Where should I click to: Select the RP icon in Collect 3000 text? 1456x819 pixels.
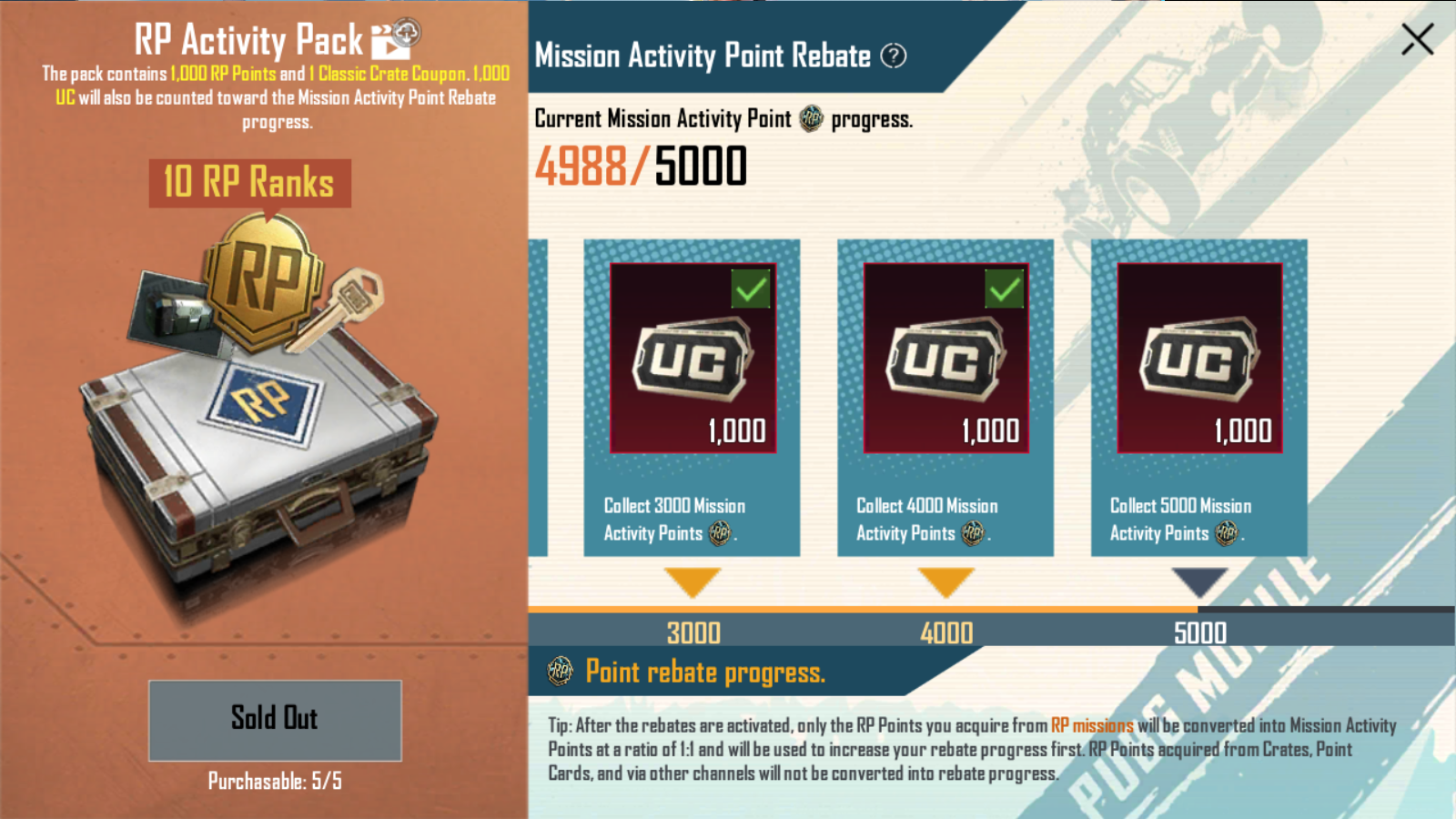(718, 535)
